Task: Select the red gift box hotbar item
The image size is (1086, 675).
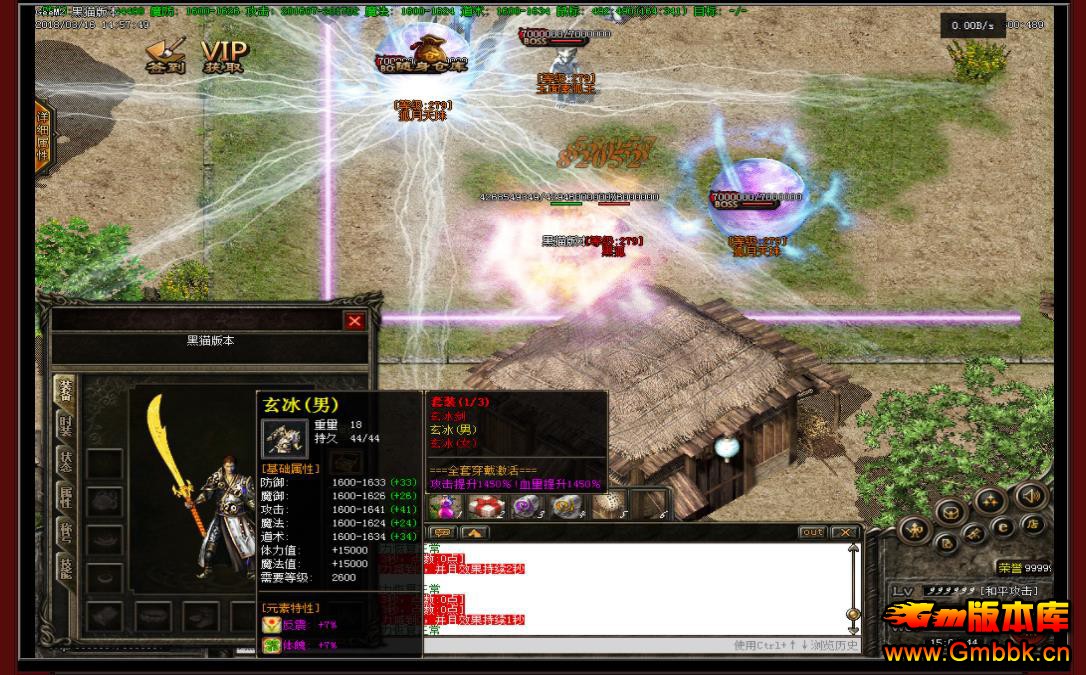Action: [484, 507]
